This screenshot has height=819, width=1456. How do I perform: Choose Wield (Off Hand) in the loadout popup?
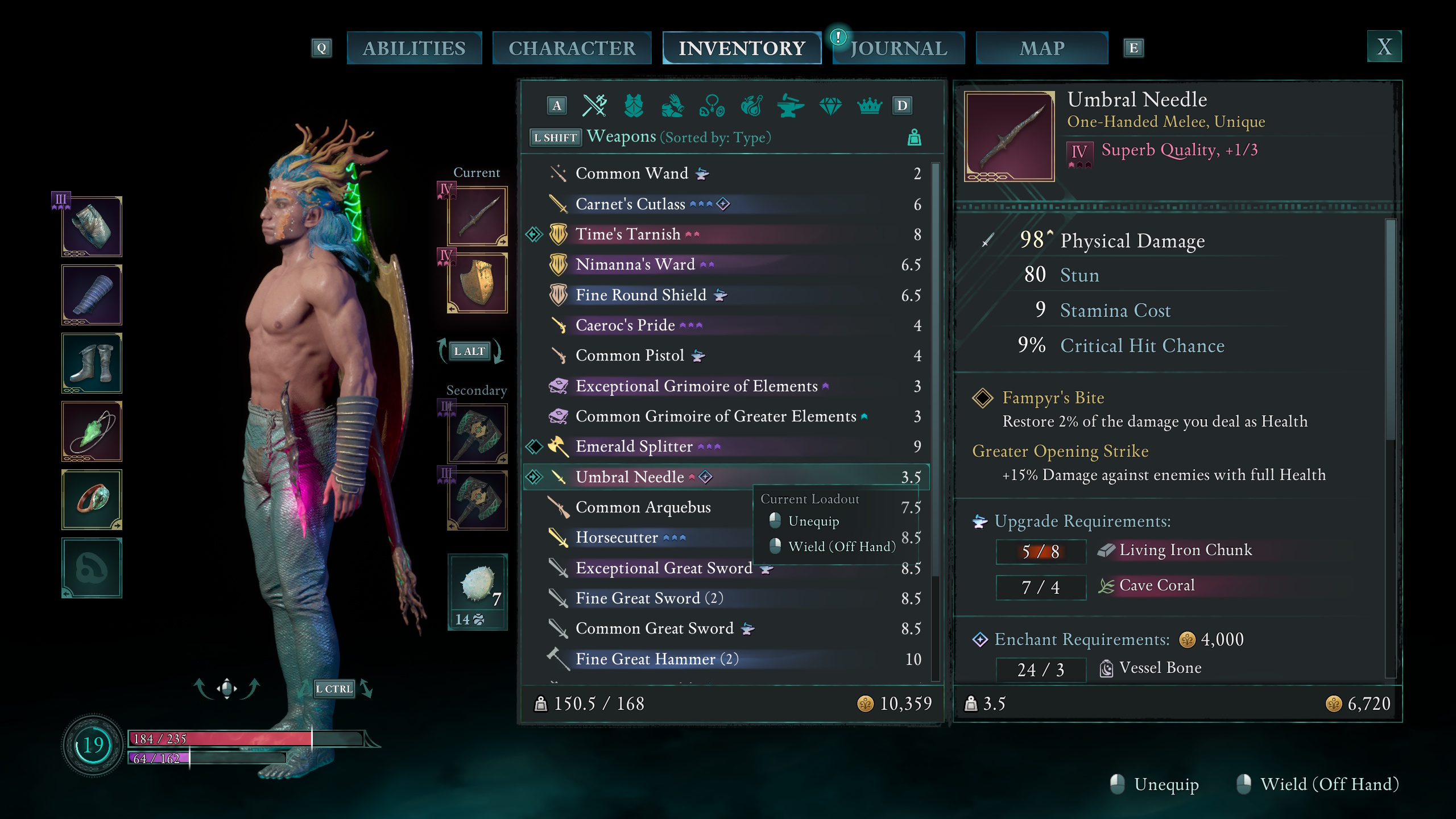point(841,547)
